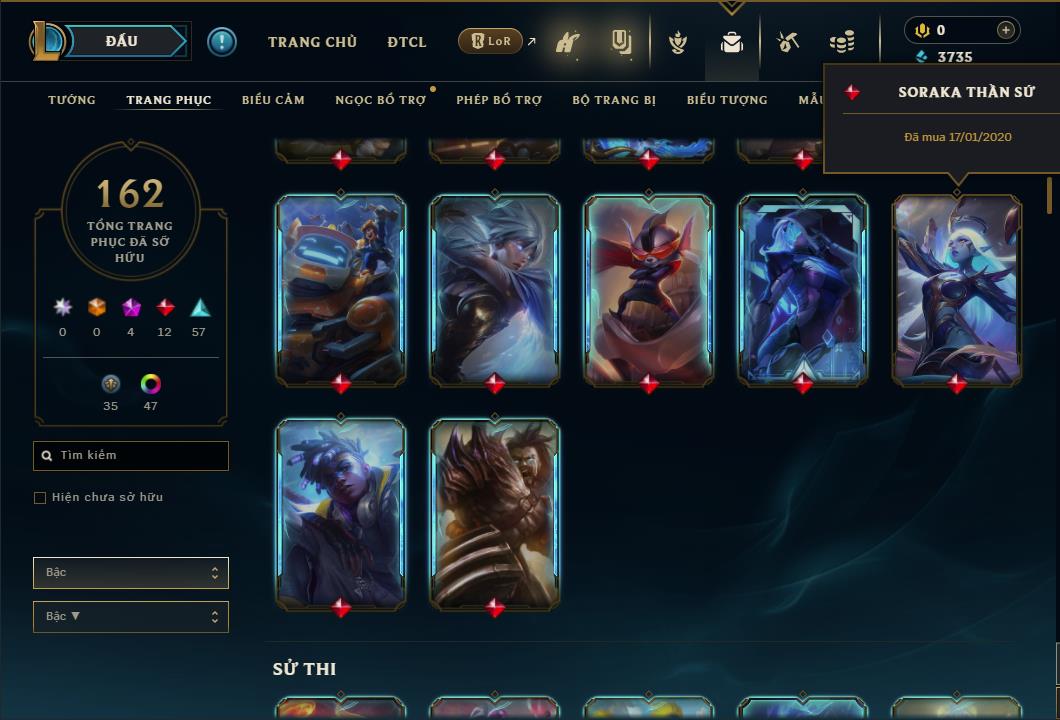Viewport: 1060px width, 720px height.
Task: Go to the ĐTCL section
Action: [x=407, y=42]
